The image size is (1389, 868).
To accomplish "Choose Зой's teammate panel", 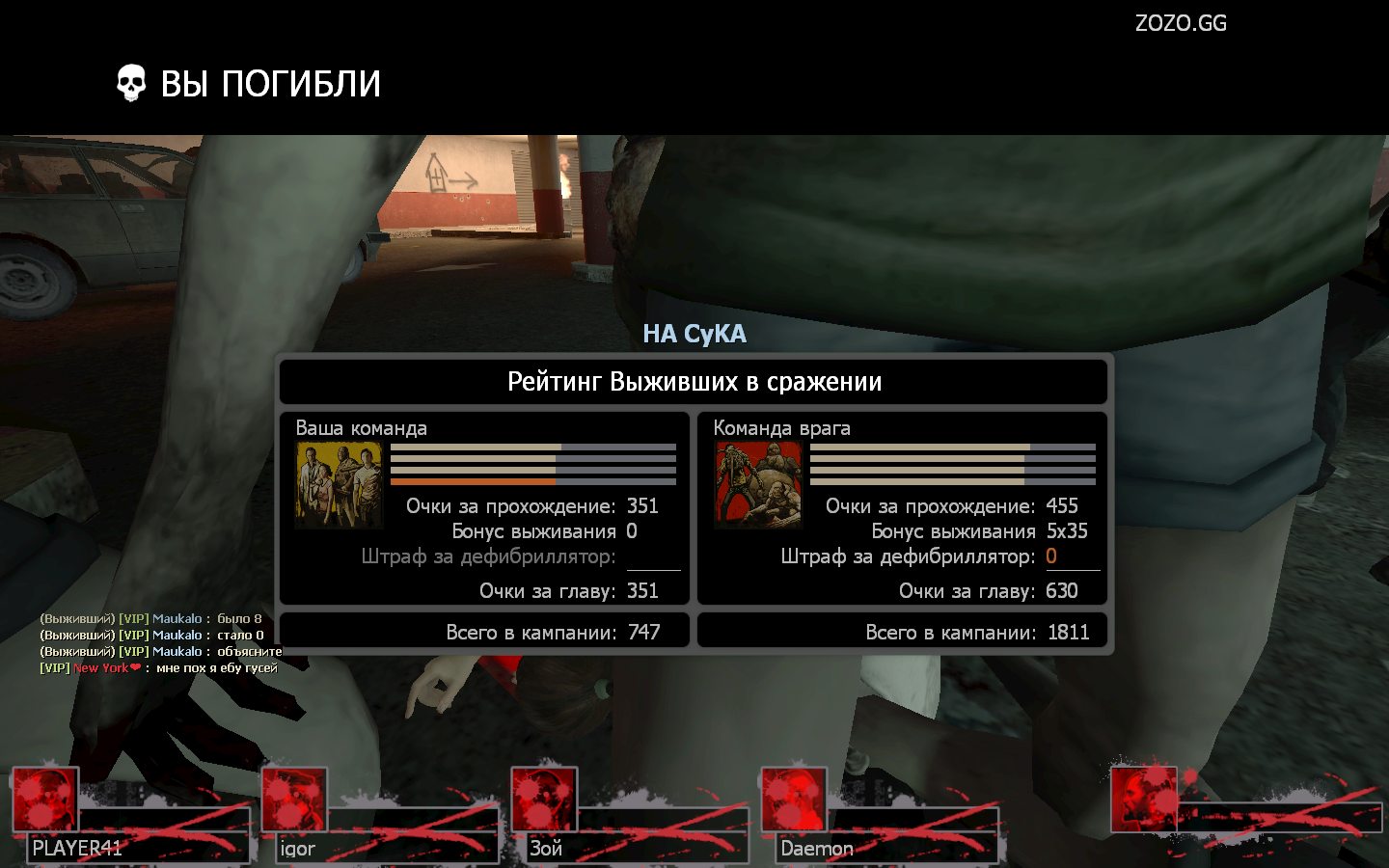I will pos(631,816).
